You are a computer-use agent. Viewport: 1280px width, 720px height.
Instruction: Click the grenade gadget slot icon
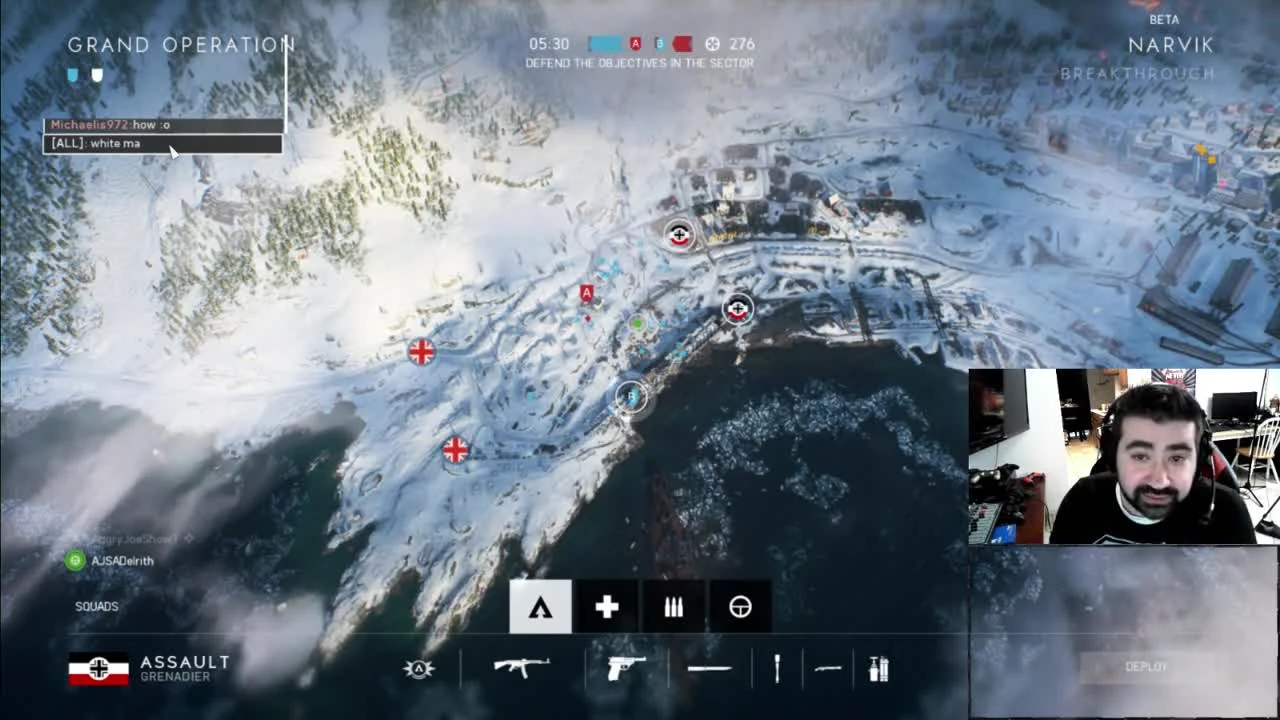point(777,668)
